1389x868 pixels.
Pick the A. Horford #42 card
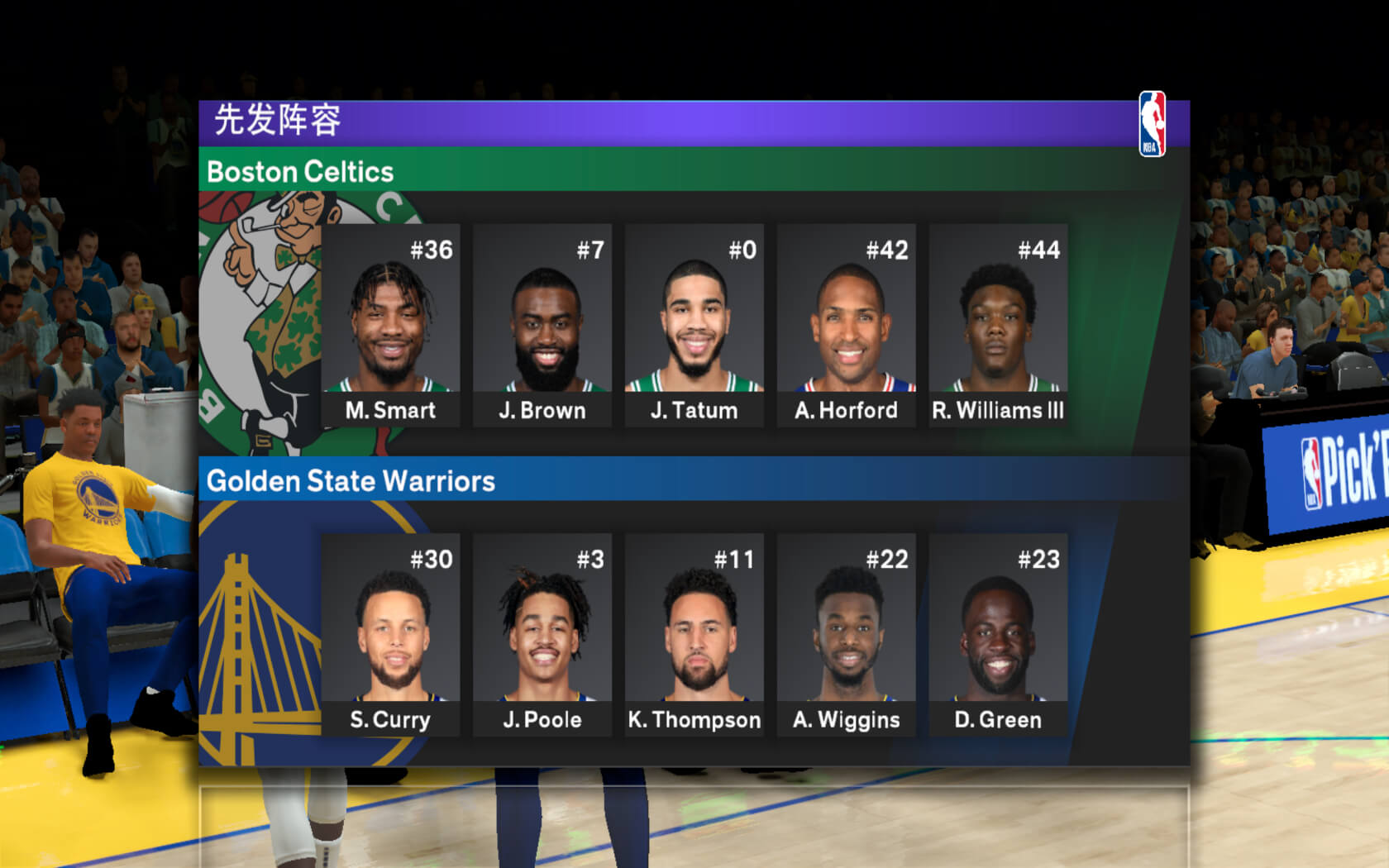tap(847, 325)
